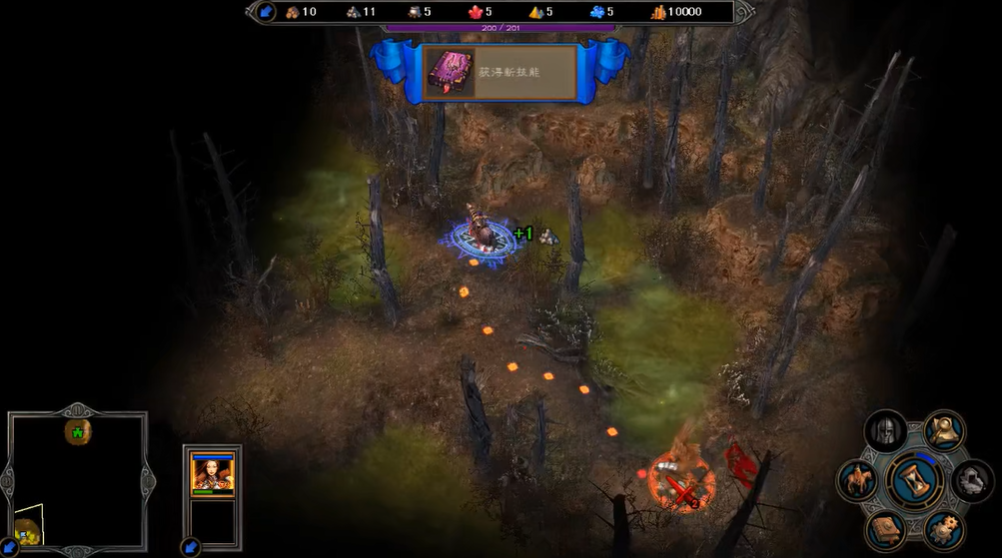Click the minimap panel
1002x558 pixels.
78,480
